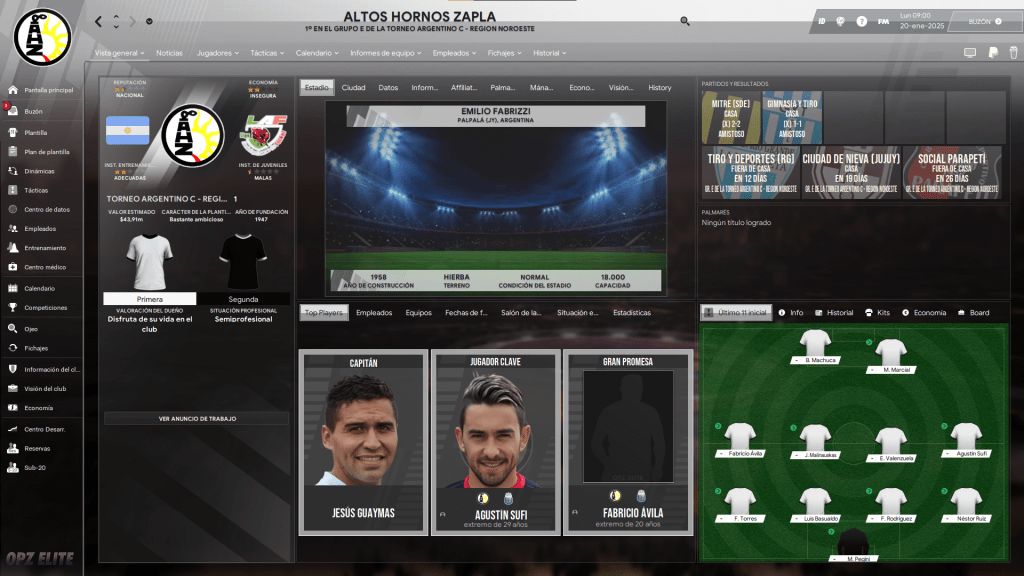Open the Jugadores dropdown in top menu
Image resolution: width=1024 pixels, height=576 pixels.
click(x=217, y=52)
